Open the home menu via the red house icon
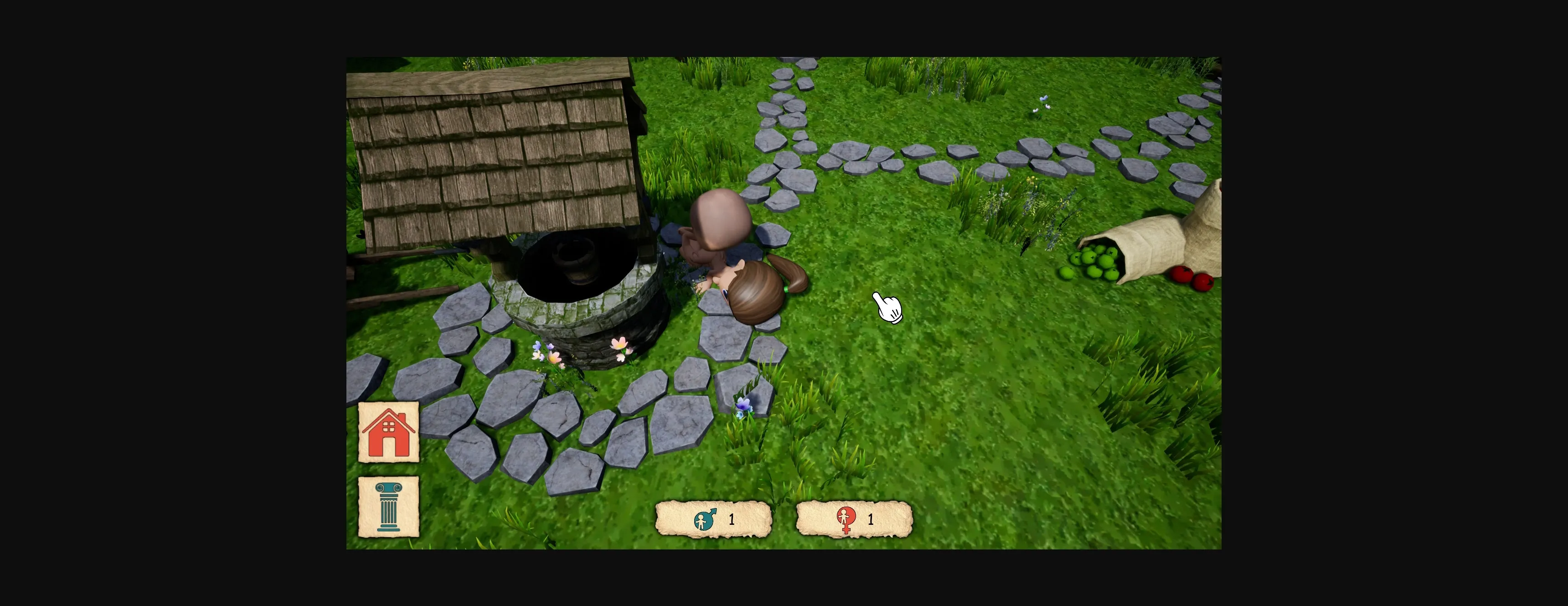 coord(388,432)
